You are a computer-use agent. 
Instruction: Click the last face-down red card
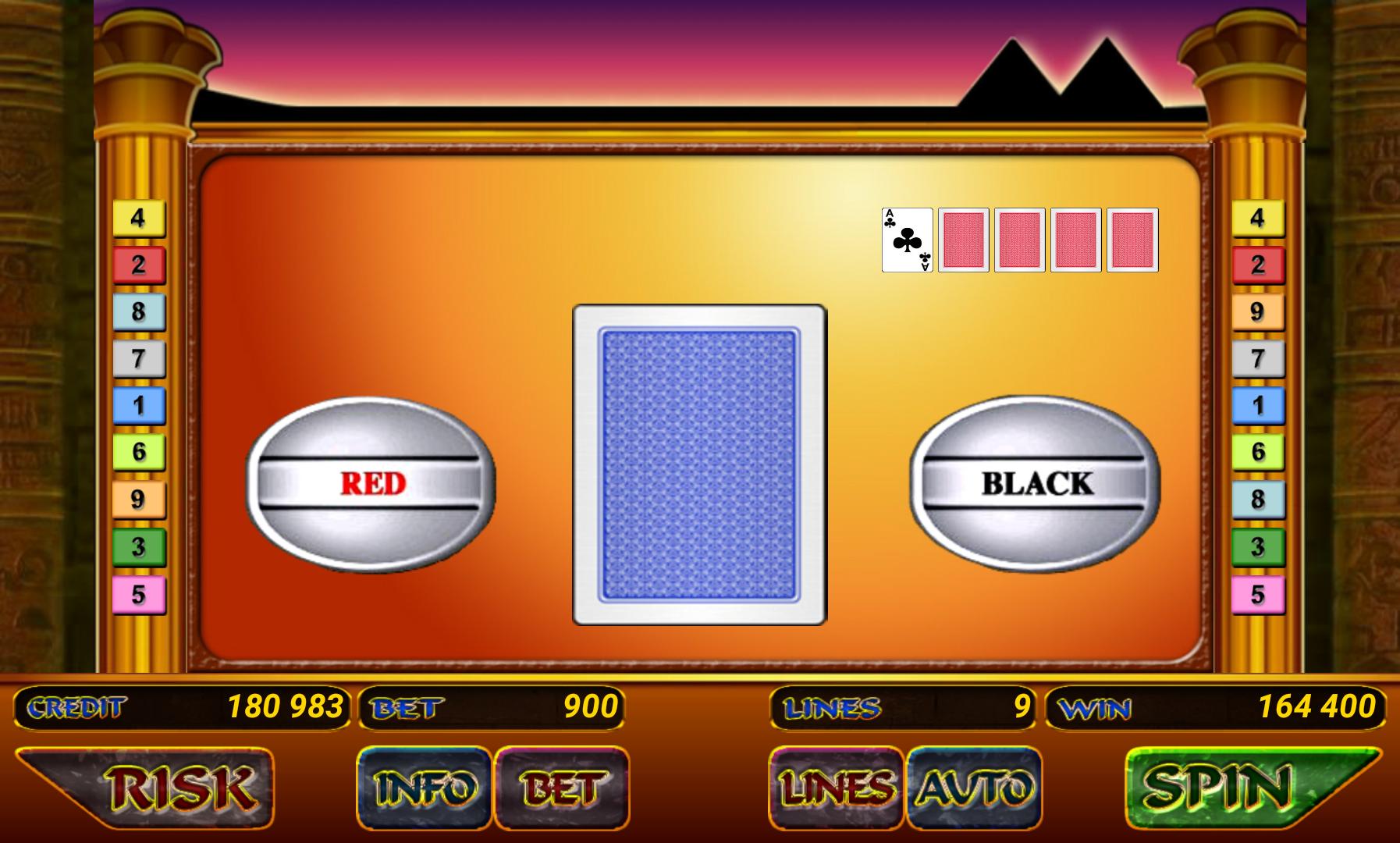coord(1132,240)
